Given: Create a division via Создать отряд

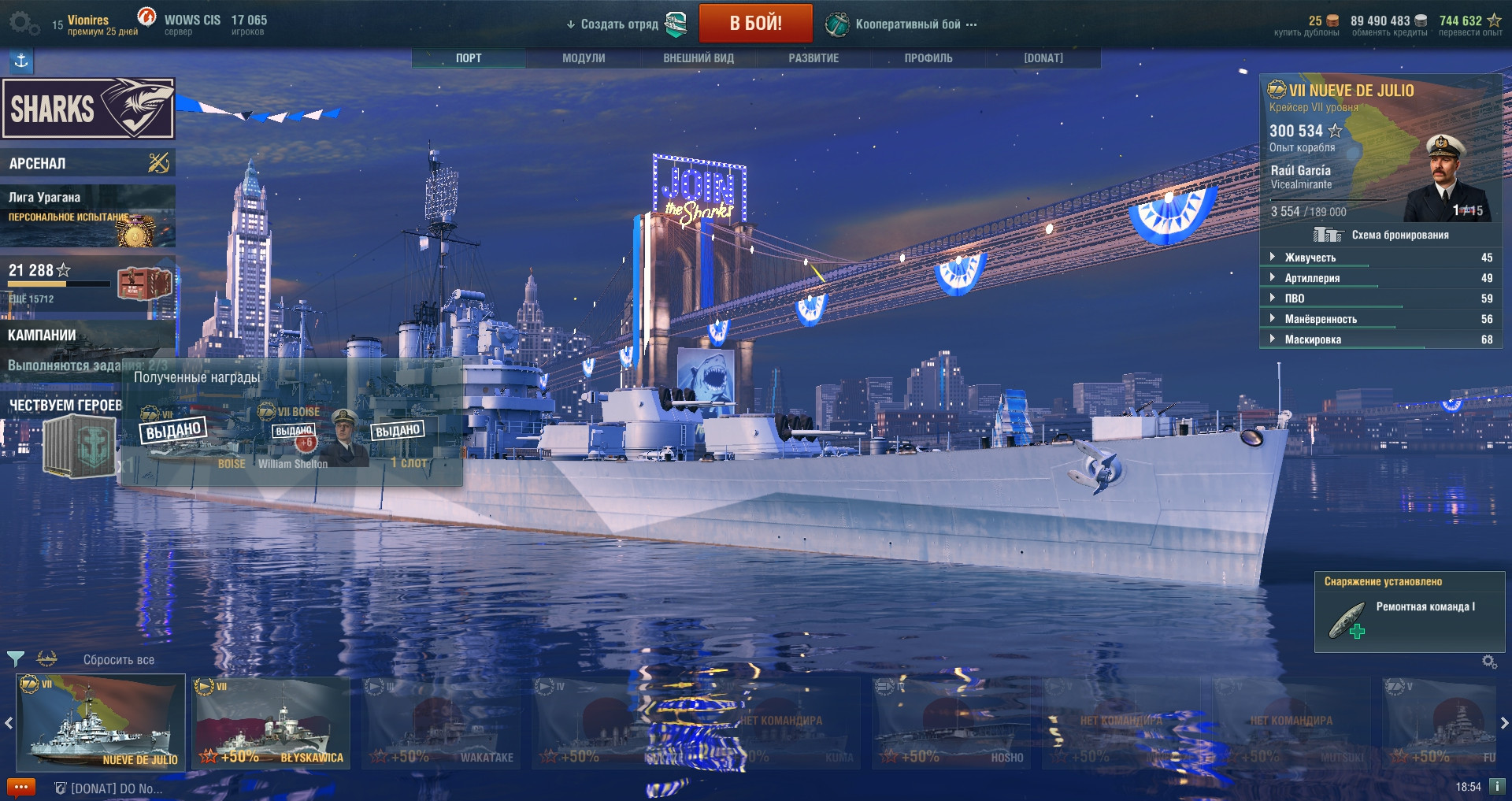Looking at the screenshot, I should [x=619, y=24].
